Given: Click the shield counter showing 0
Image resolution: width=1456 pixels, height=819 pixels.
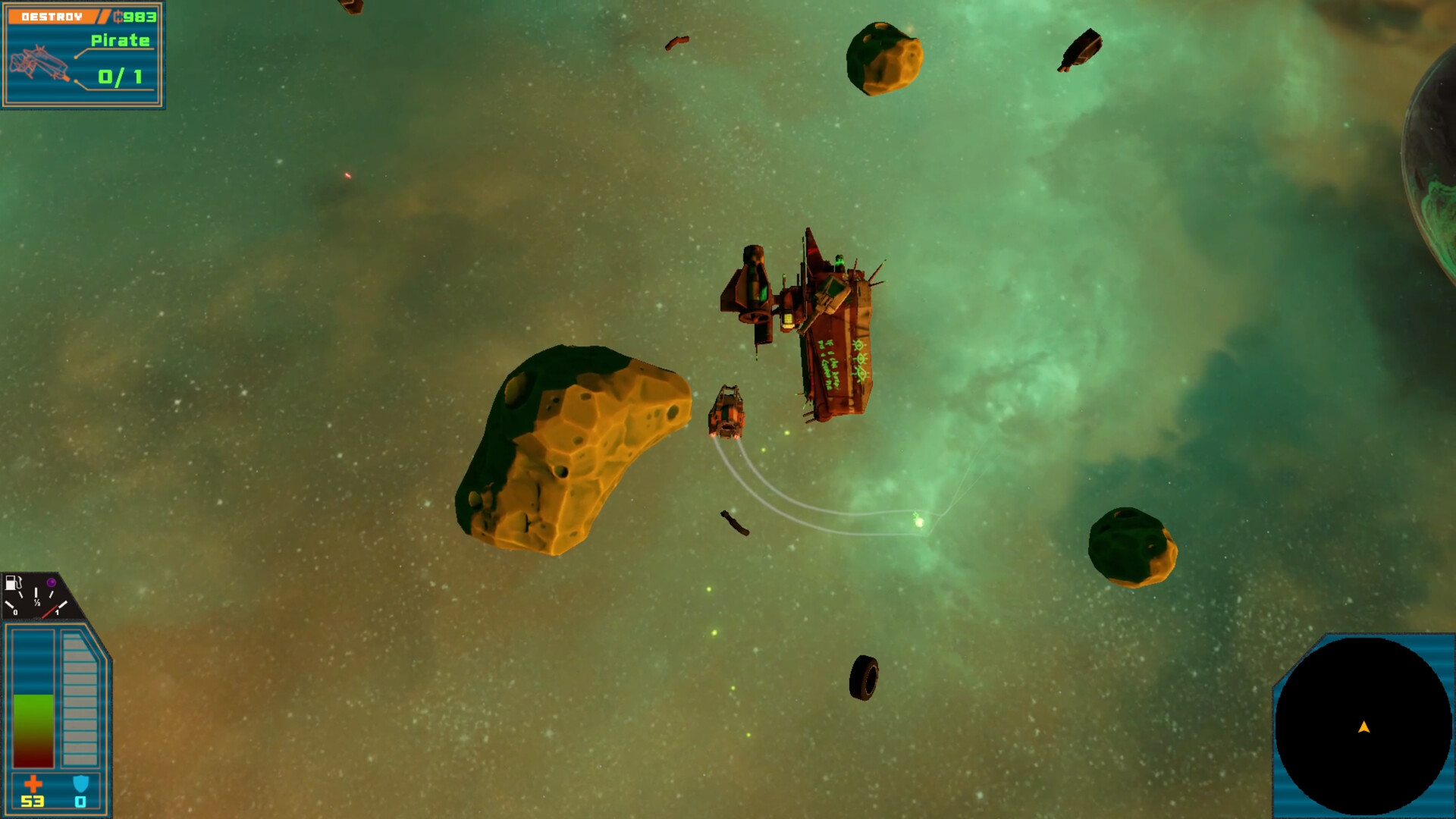Looking at the screenshot, I should tap(80, 802).
